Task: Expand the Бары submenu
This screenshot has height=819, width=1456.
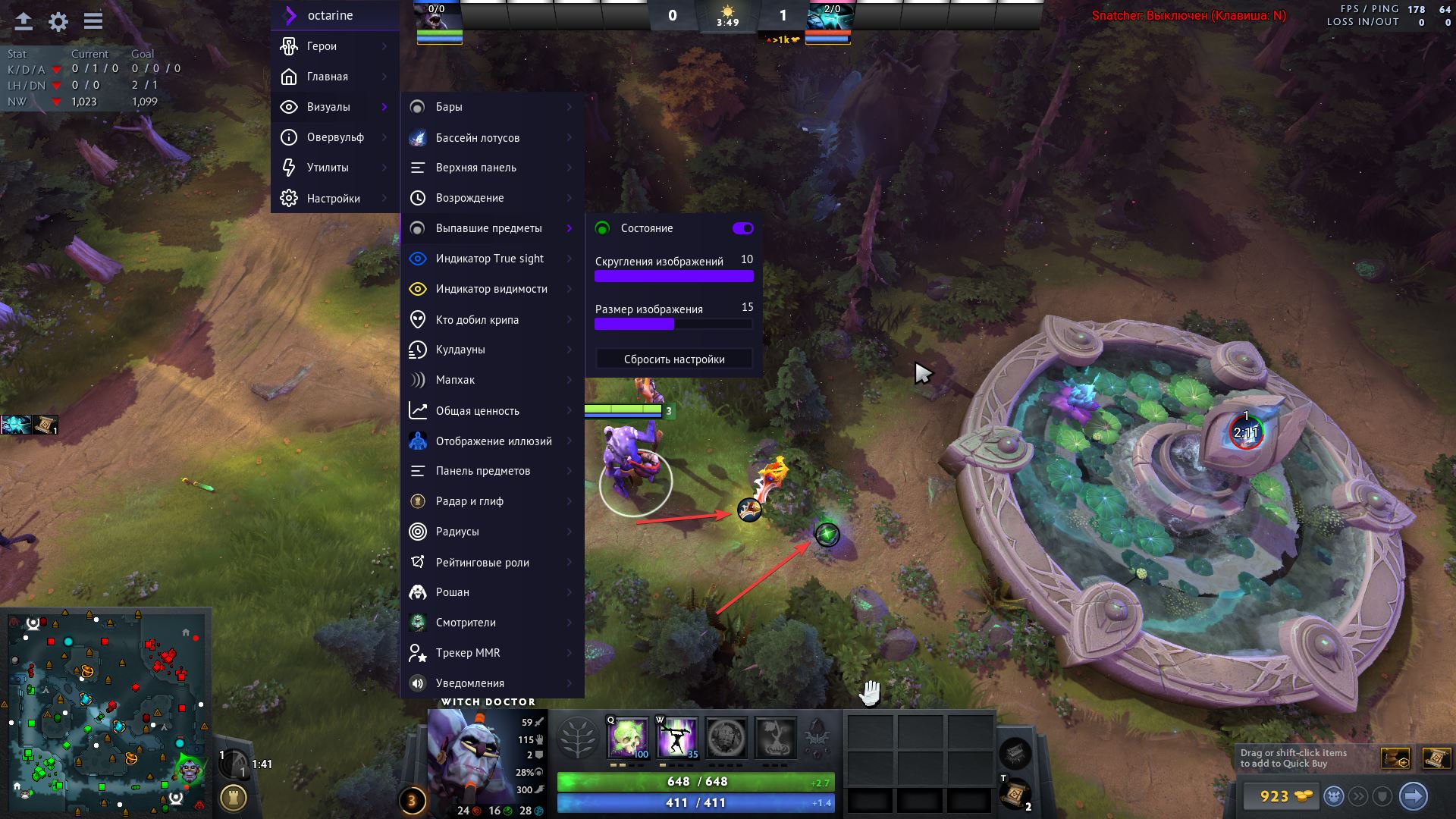Action: click(491, 107)
